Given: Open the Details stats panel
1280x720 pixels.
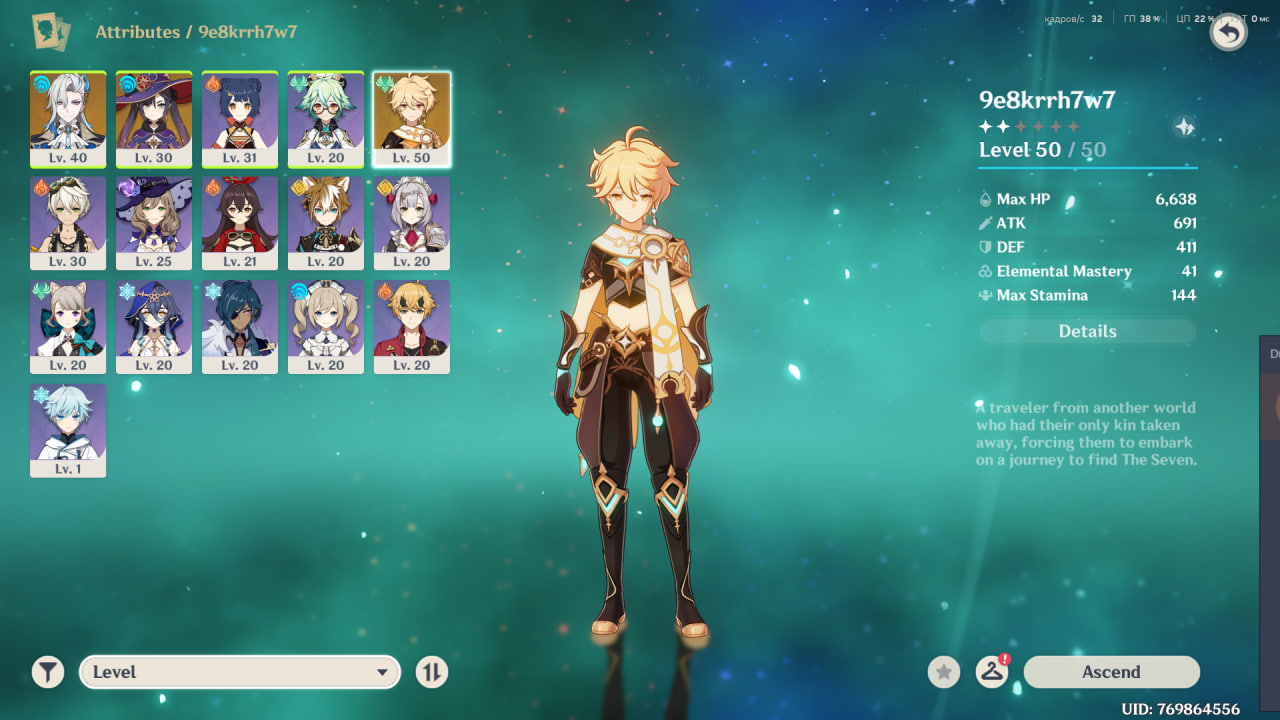Looking at the screenshot, I should point(1087,332).
